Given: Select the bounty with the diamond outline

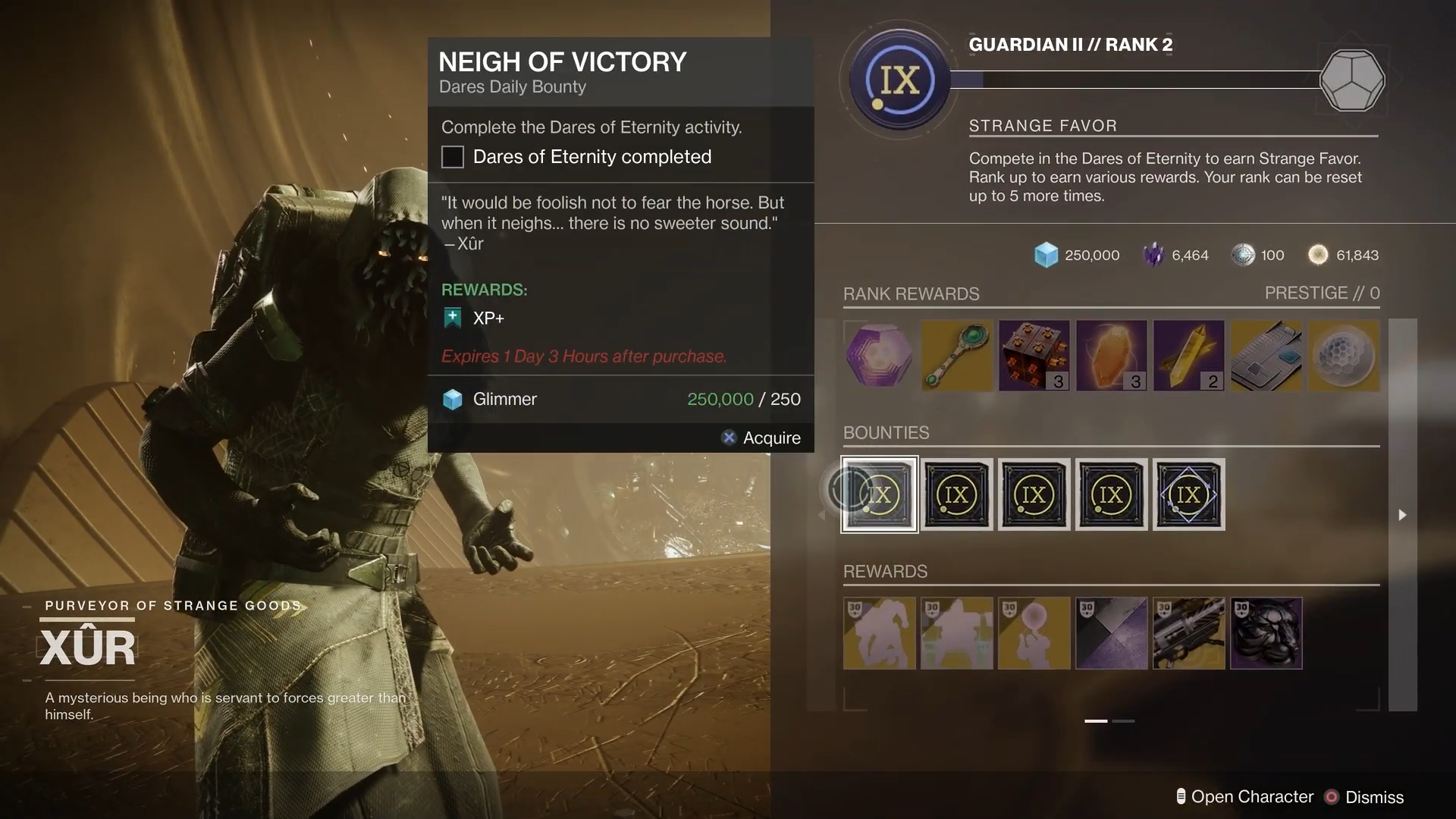Looking at the screenshot, I should click(1188, 494).
